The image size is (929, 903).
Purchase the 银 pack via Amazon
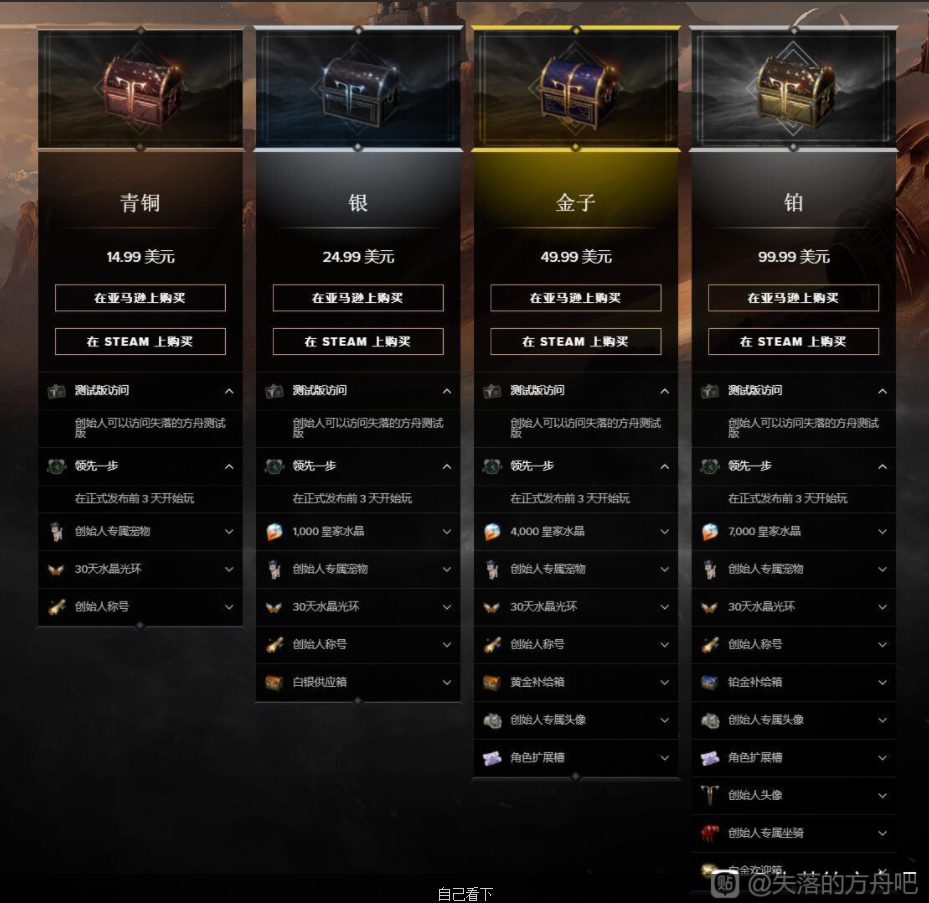(x=358, y=298)
